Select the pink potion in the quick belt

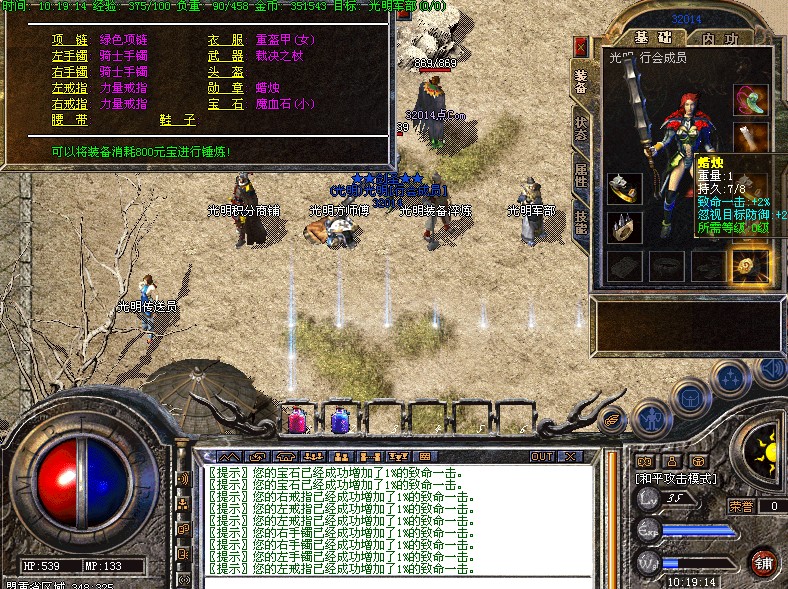[298, 420]
